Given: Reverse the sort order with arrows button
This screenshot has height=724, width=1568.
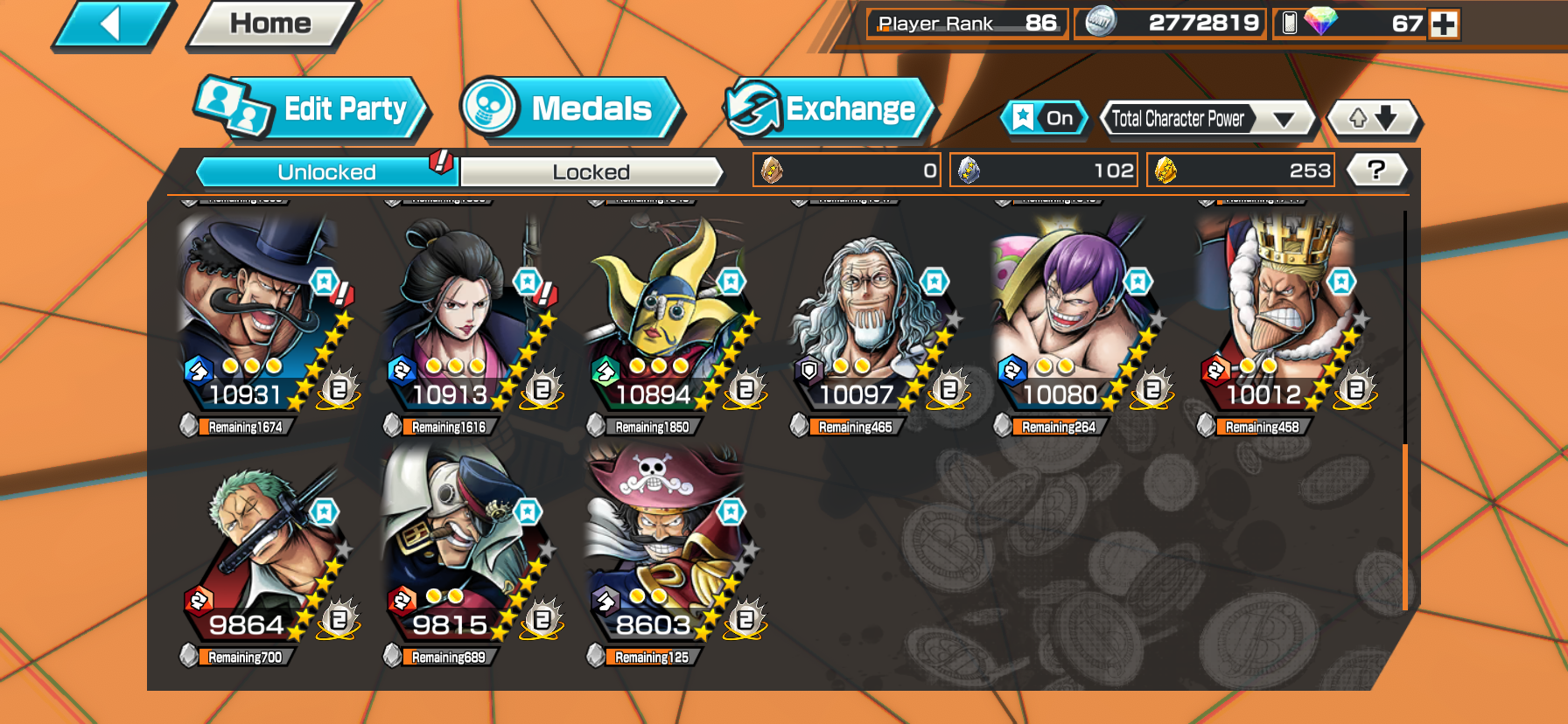Looking at the screenshot, I should click(1372, 118).
